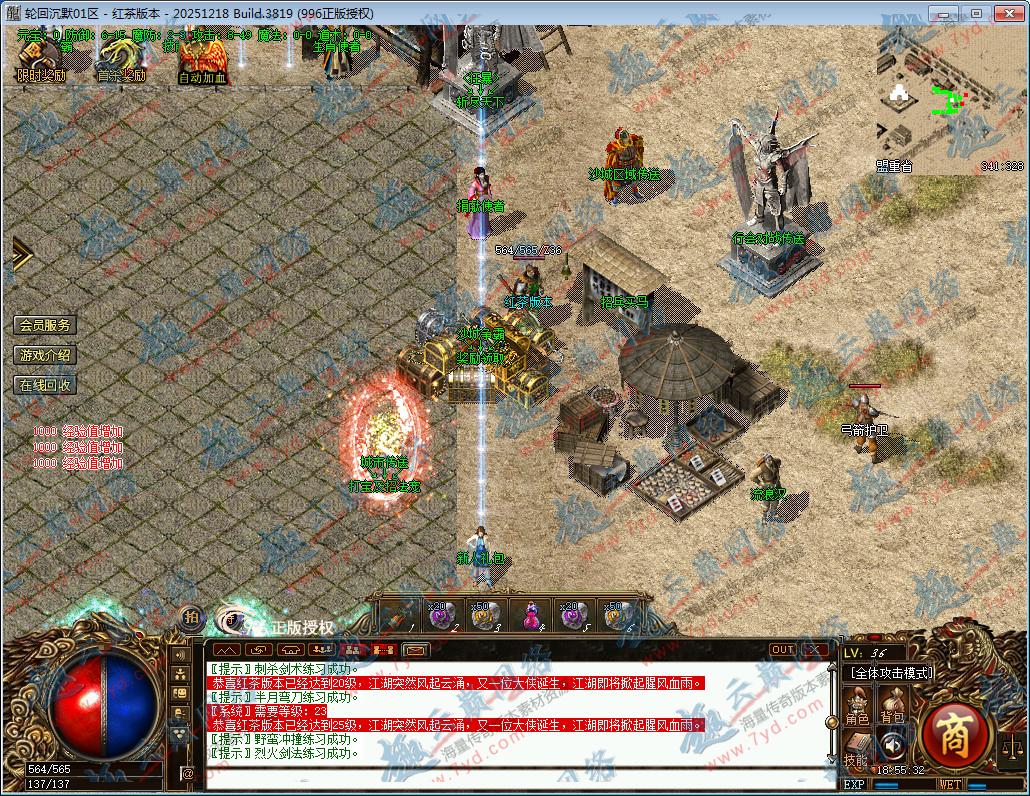This screenshot has width=1030, height=796.
Task: Open the 首杀奖励 first-kill reward icon
Action: (x=120, y=63)
